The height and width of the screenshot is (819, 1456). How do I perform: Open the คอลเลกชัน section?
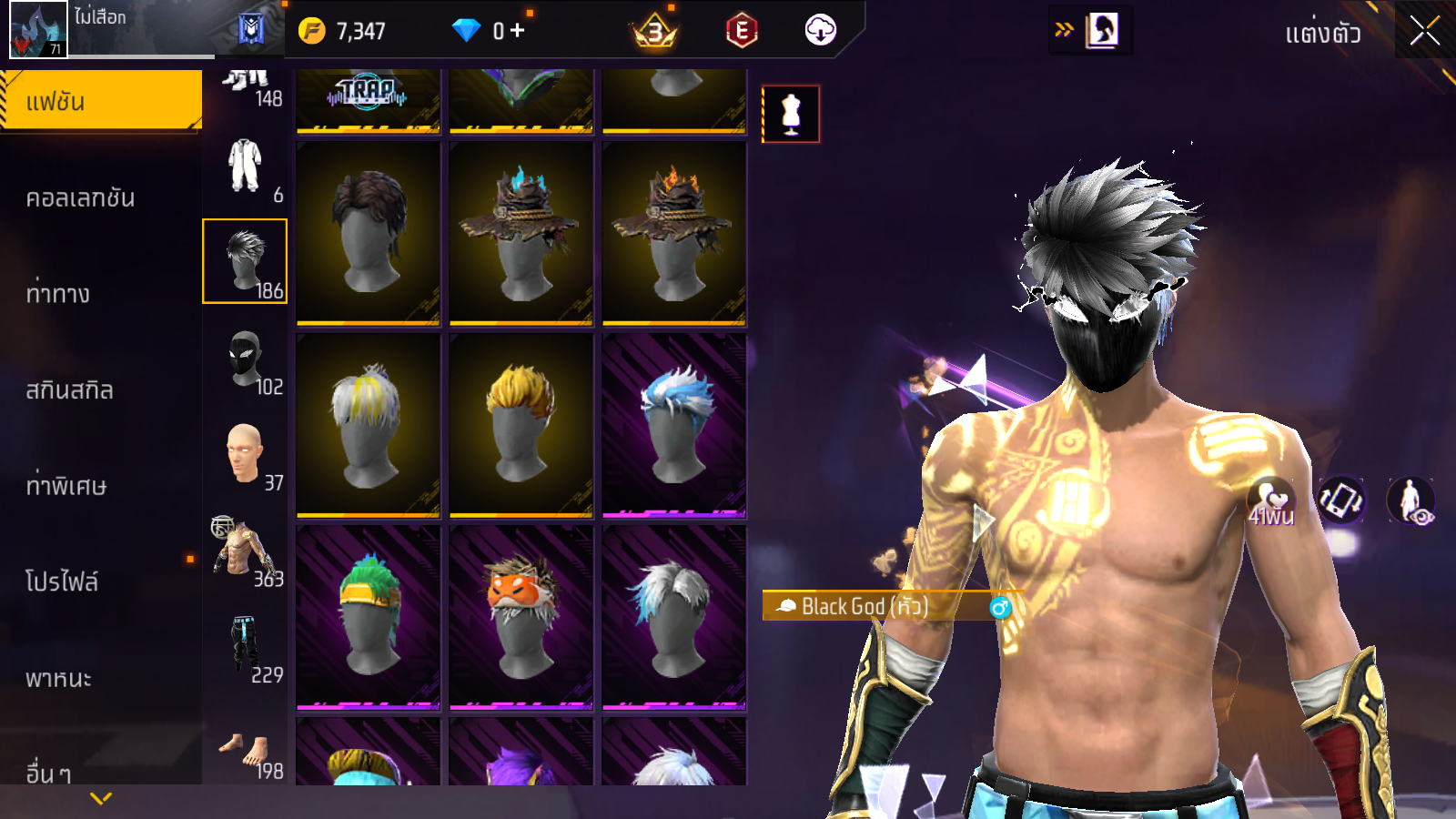(x=80, y=197)
